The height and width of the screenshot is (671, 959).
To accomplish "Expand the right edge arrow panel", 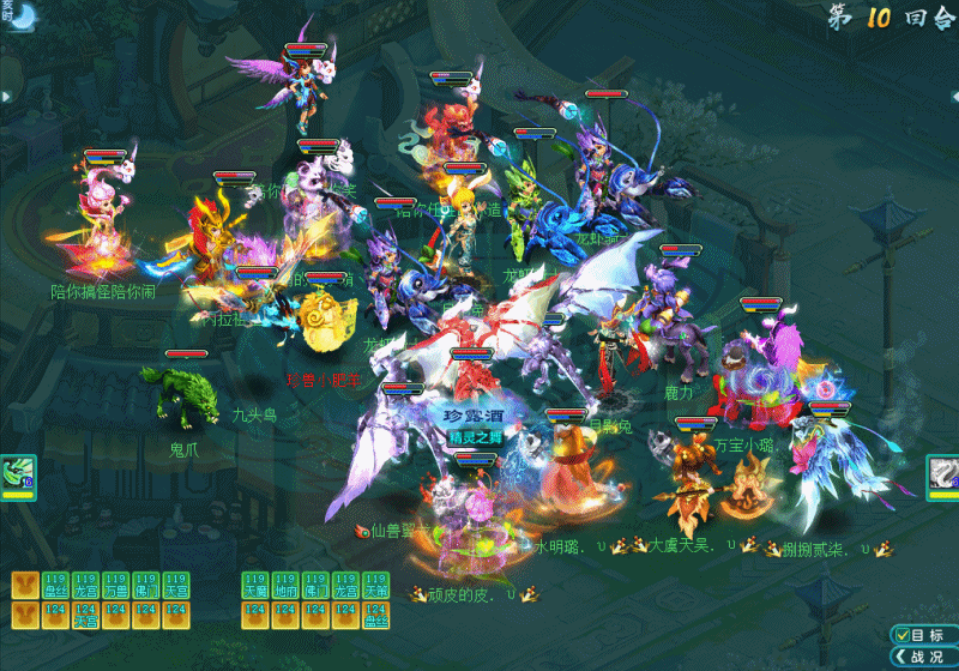I will 953,96.
